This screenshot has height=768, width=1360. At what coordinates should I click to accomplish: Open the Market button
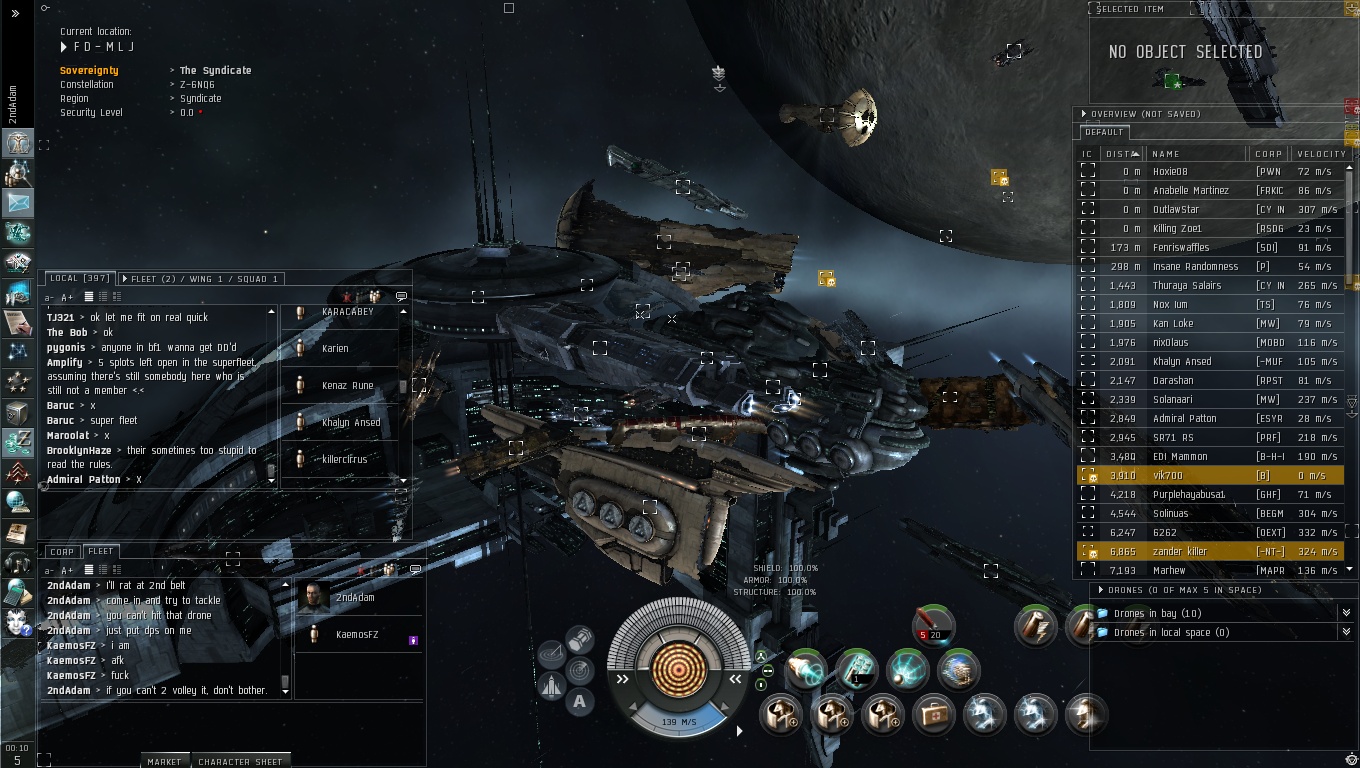click(x=164, y=761)
